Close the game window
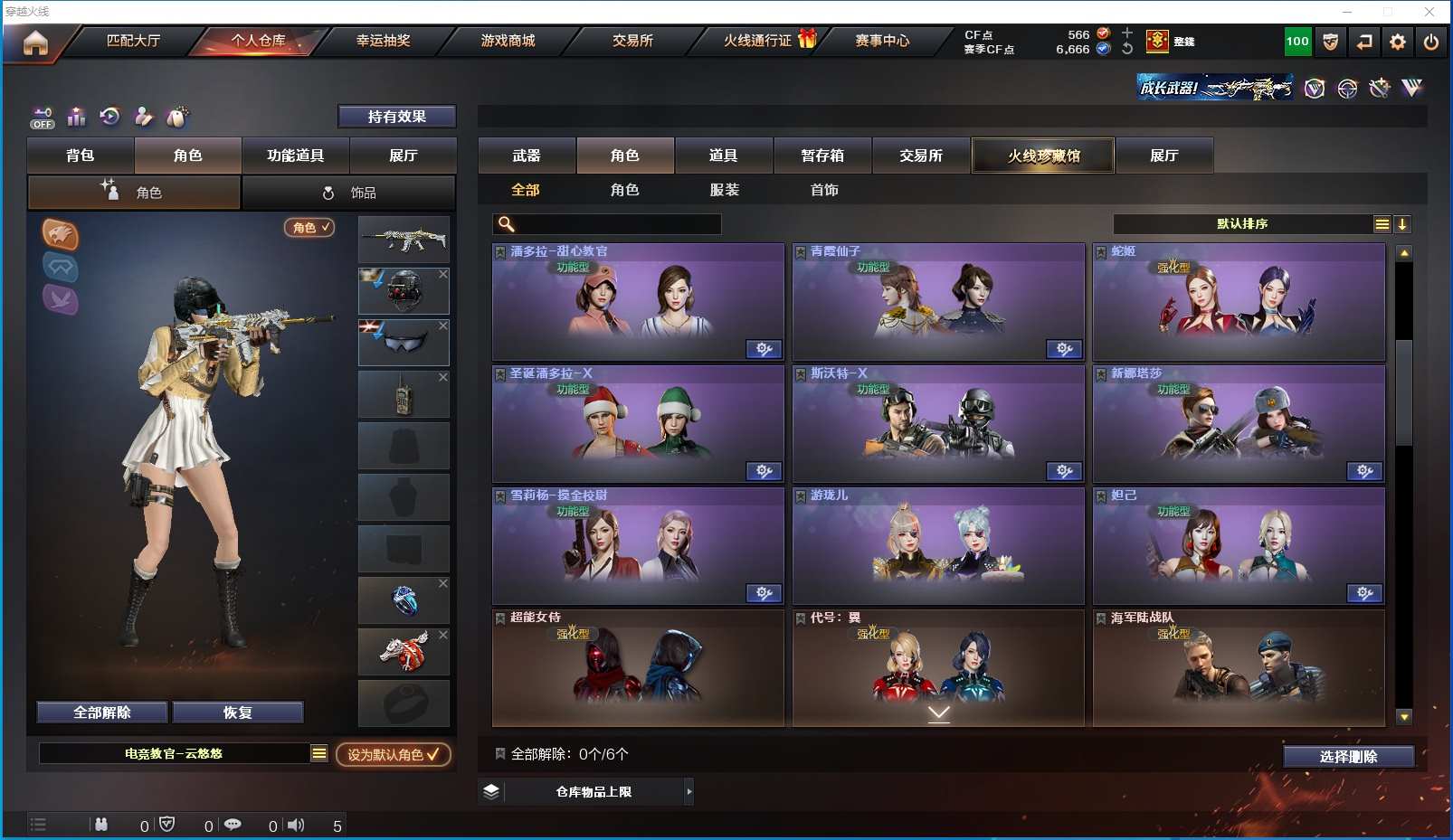1453x840 pixels. 1429,12
